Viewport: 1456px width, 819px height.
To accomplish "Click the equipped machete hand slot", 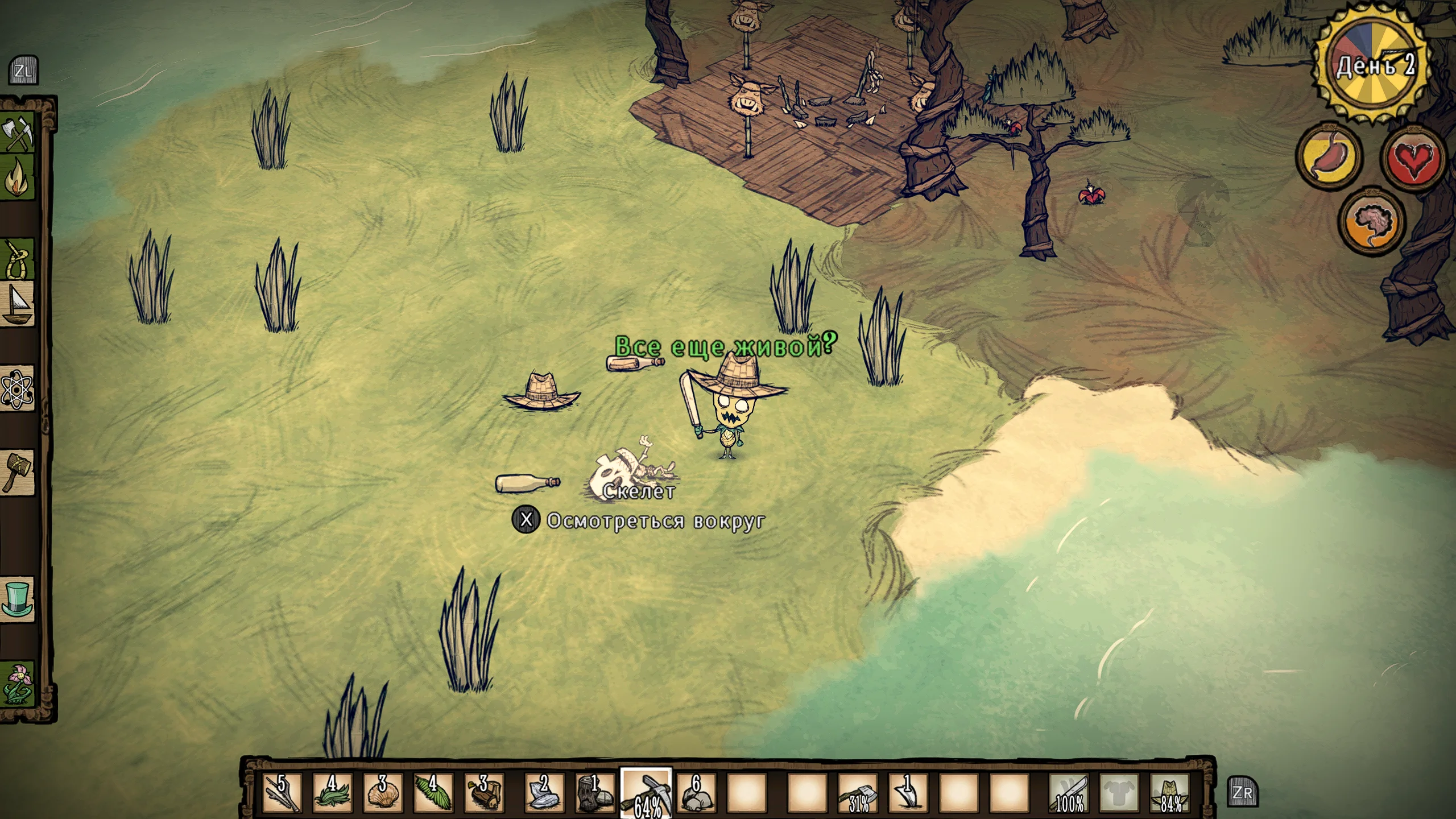I will (1069, 792).
